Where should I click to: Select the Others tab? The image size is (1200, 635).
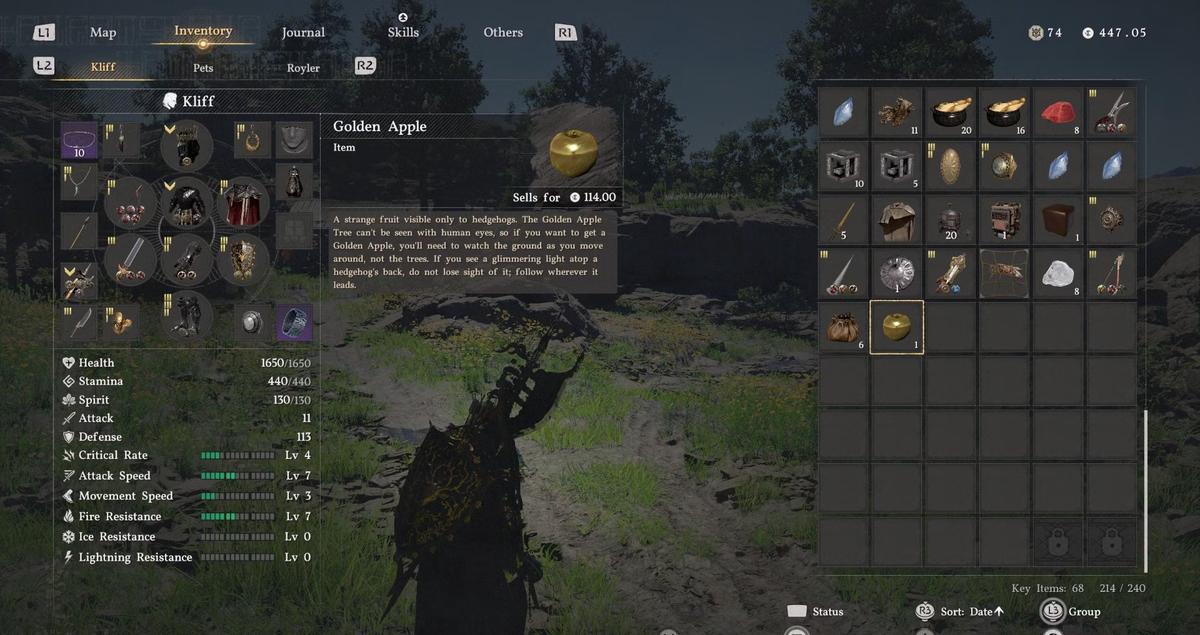503,32
